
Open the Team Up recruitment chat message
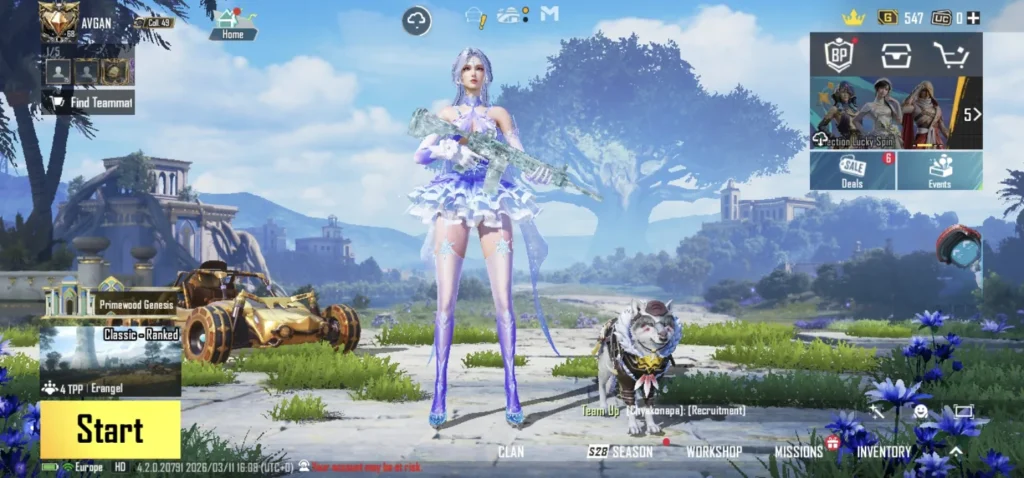(x=665, y=411)
